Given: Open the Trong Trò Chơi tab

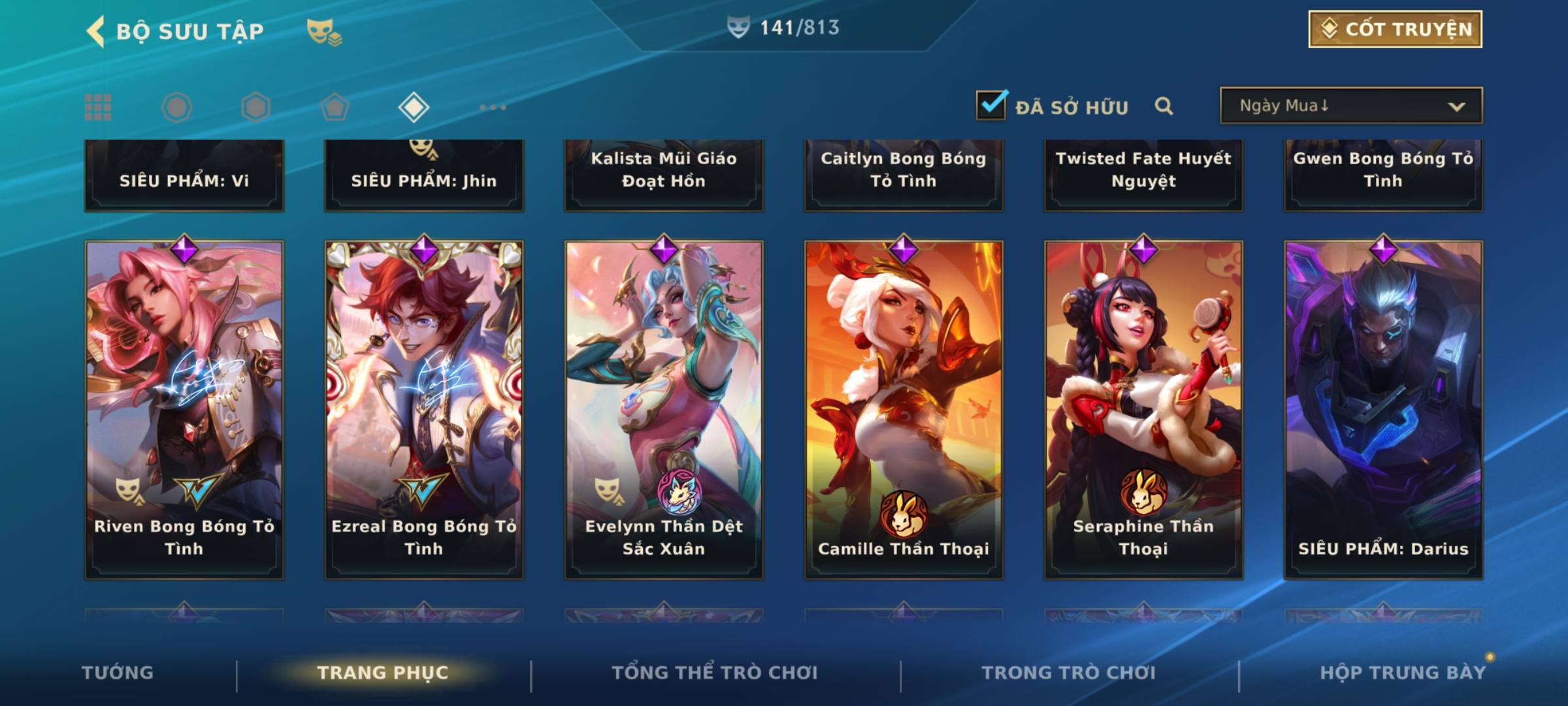Looking at the screenshot, I should pyautogui.click(x=1068, y=673).
